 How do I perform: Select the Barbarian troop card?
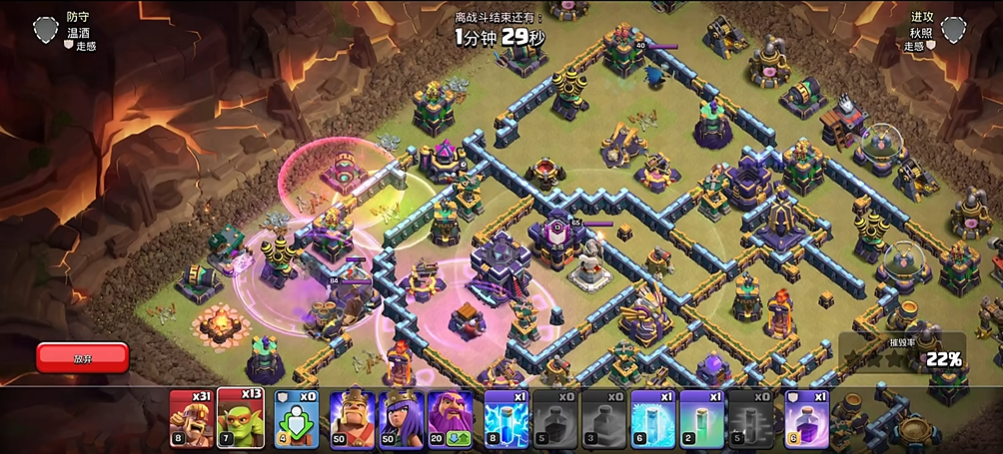(191, 417)
